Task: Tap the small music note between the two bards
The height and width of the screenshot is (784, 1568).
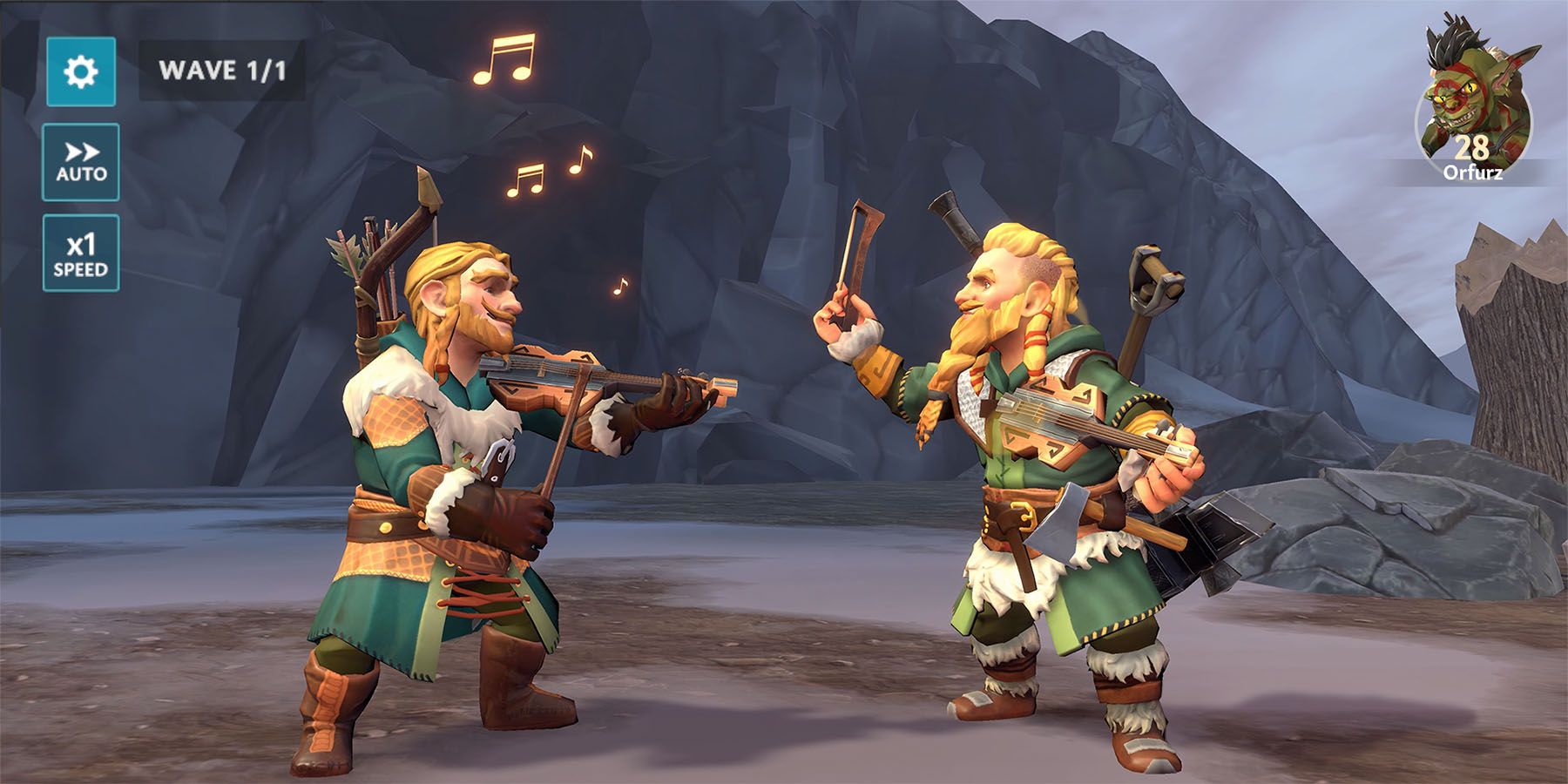Action: [x=622, y=283]
